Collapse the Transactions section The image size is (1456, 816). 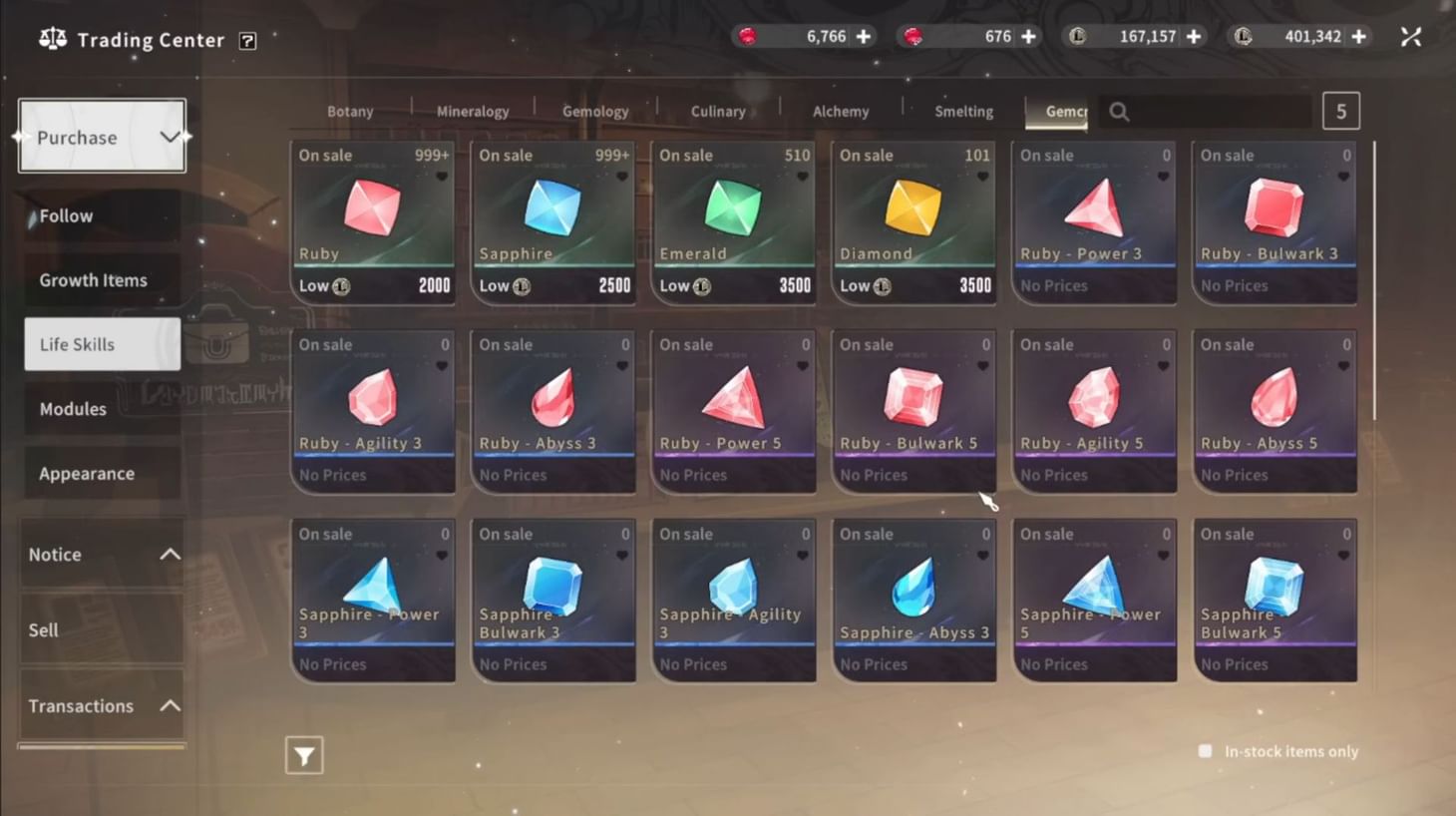170,704
